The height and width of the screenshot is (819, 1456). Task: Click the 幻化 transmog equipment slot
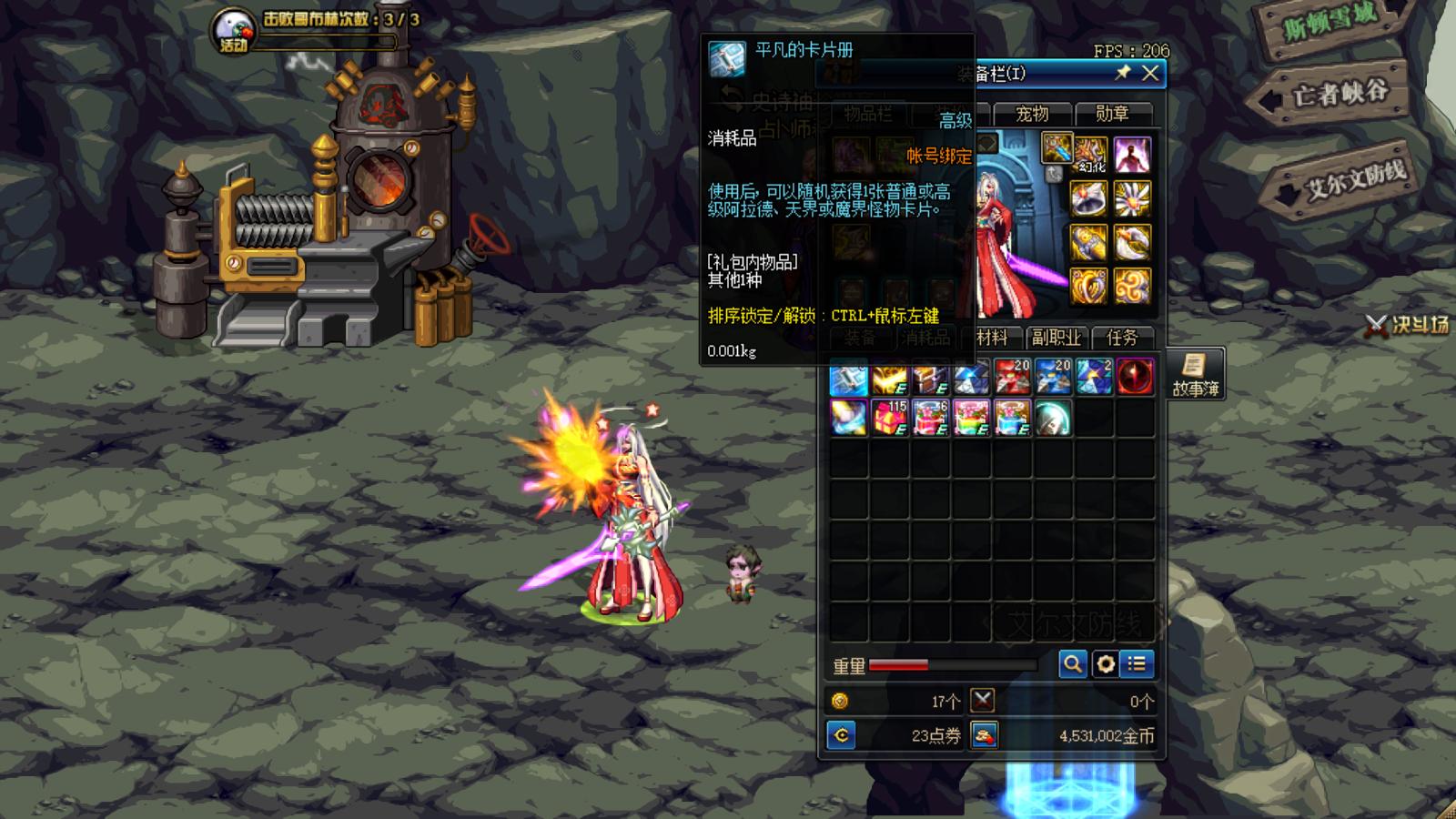click(1089, 155)
